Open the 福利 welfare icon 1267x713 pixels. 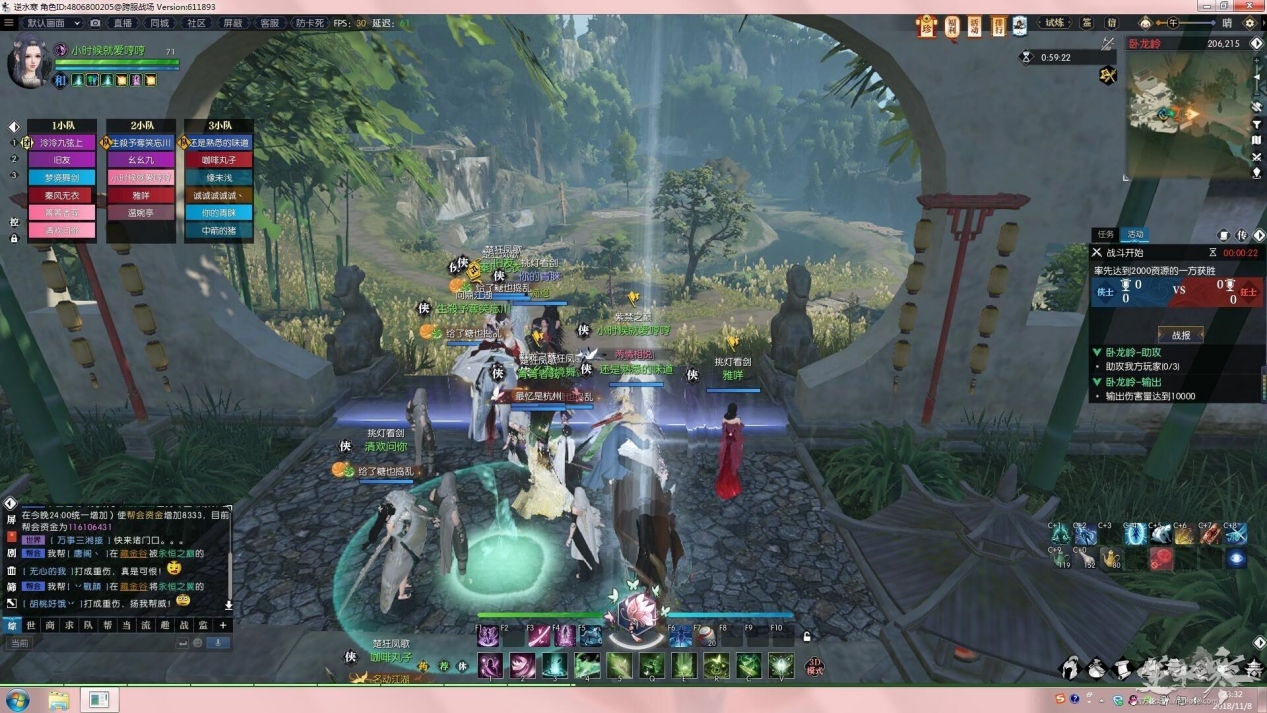point(951,26)
